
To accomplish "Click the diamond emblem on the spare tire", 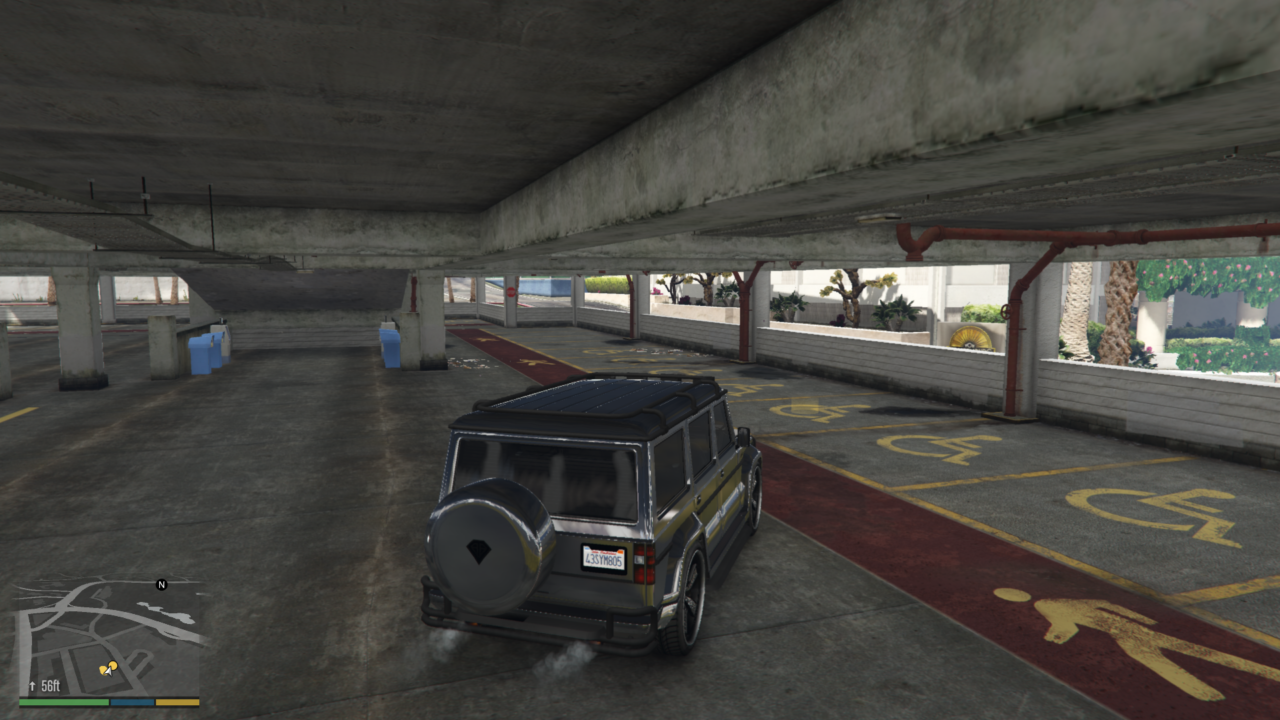I will [x=480, y=550].
